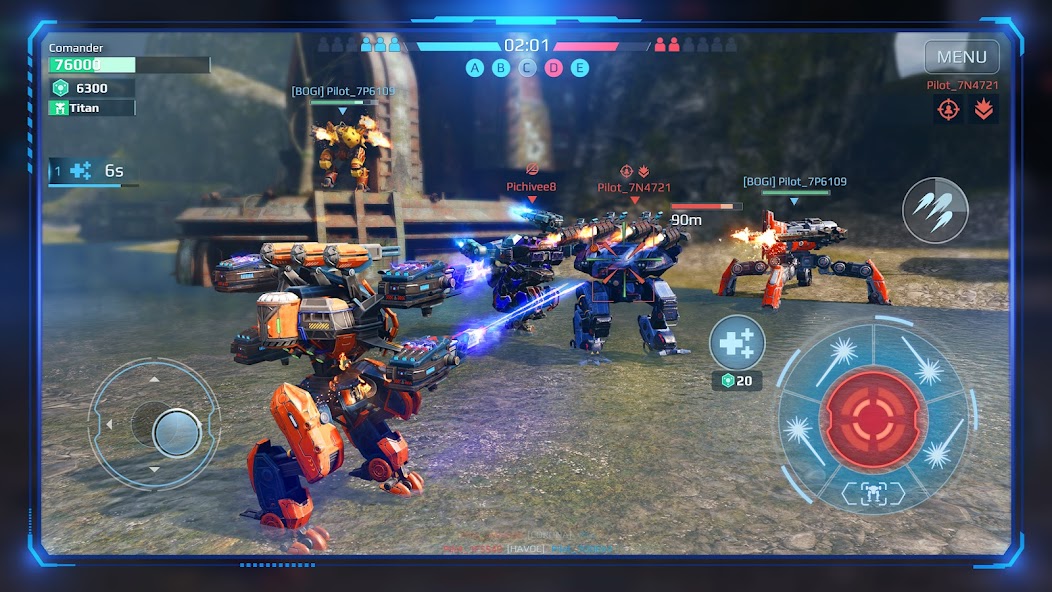Viewport: 1052px width, 592px height.
Task: Select beacon B indicator
Action: click(501, 68)
